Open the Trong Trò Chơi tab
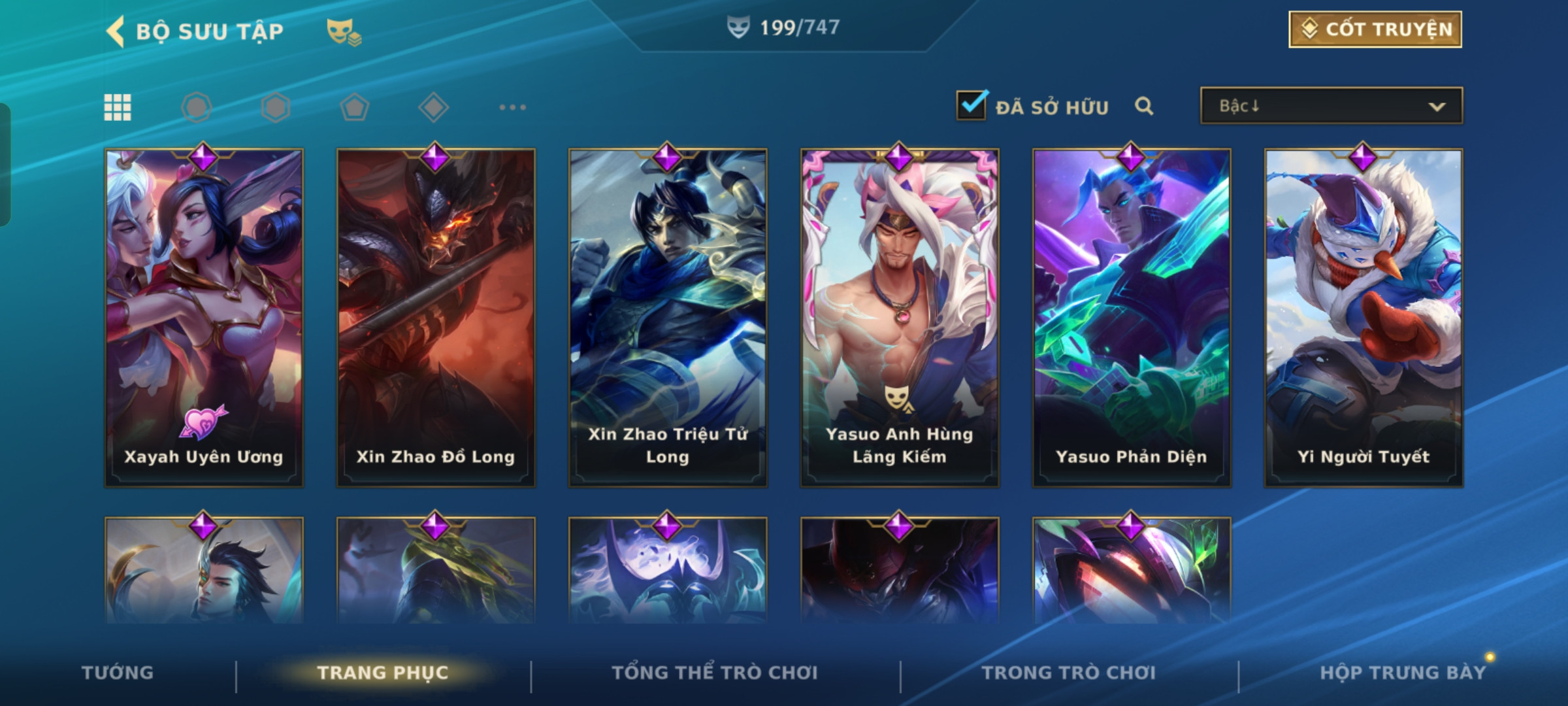Image resolution: width=1568 pixels, height=706 pixels. click(1069, 673)
